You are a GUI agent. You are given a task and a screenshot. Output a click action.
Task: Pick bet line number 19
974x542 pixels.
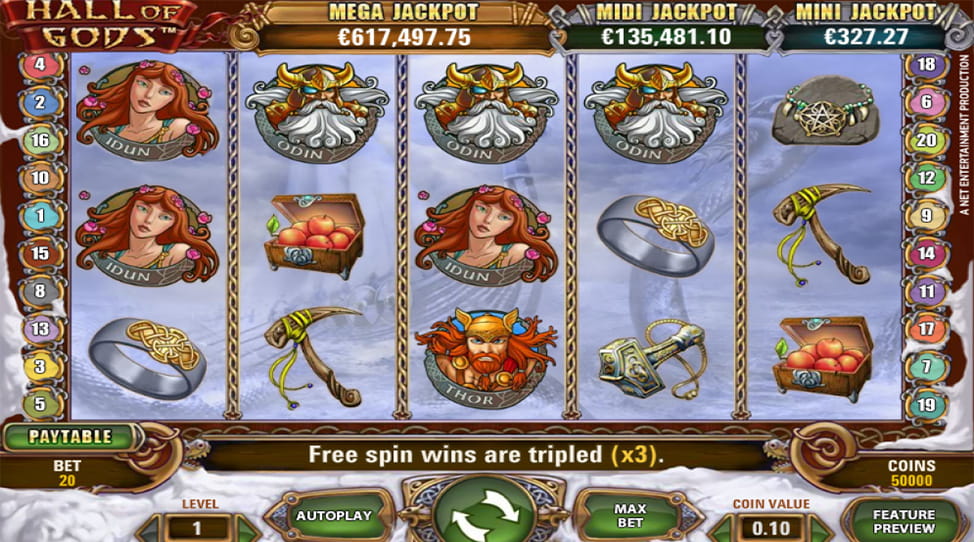(926, 404)
